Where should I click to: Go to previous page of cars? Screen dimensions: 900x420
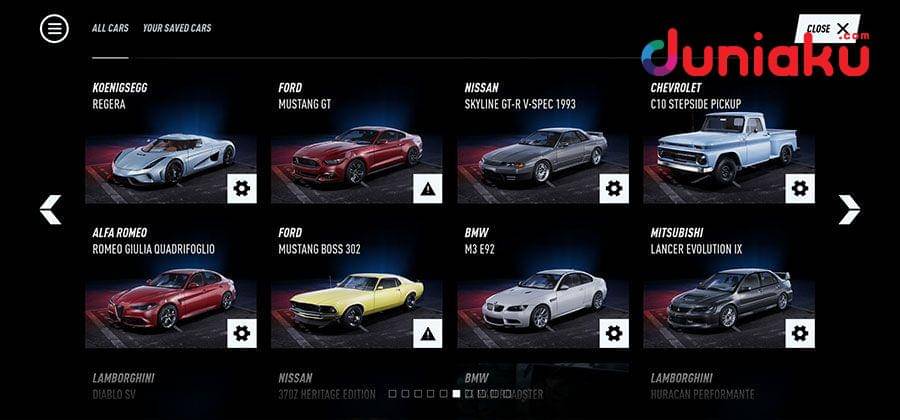click(x=50, y=209)
